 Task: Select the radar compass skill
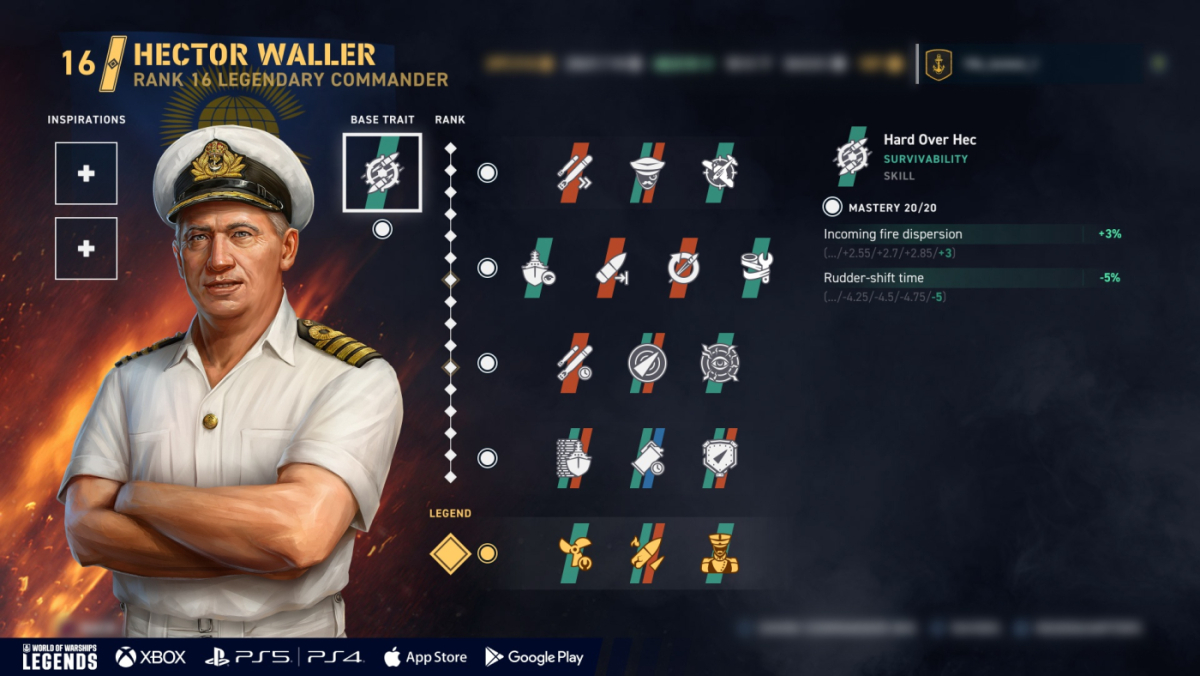pyautogui.click(x=647, y=363)
